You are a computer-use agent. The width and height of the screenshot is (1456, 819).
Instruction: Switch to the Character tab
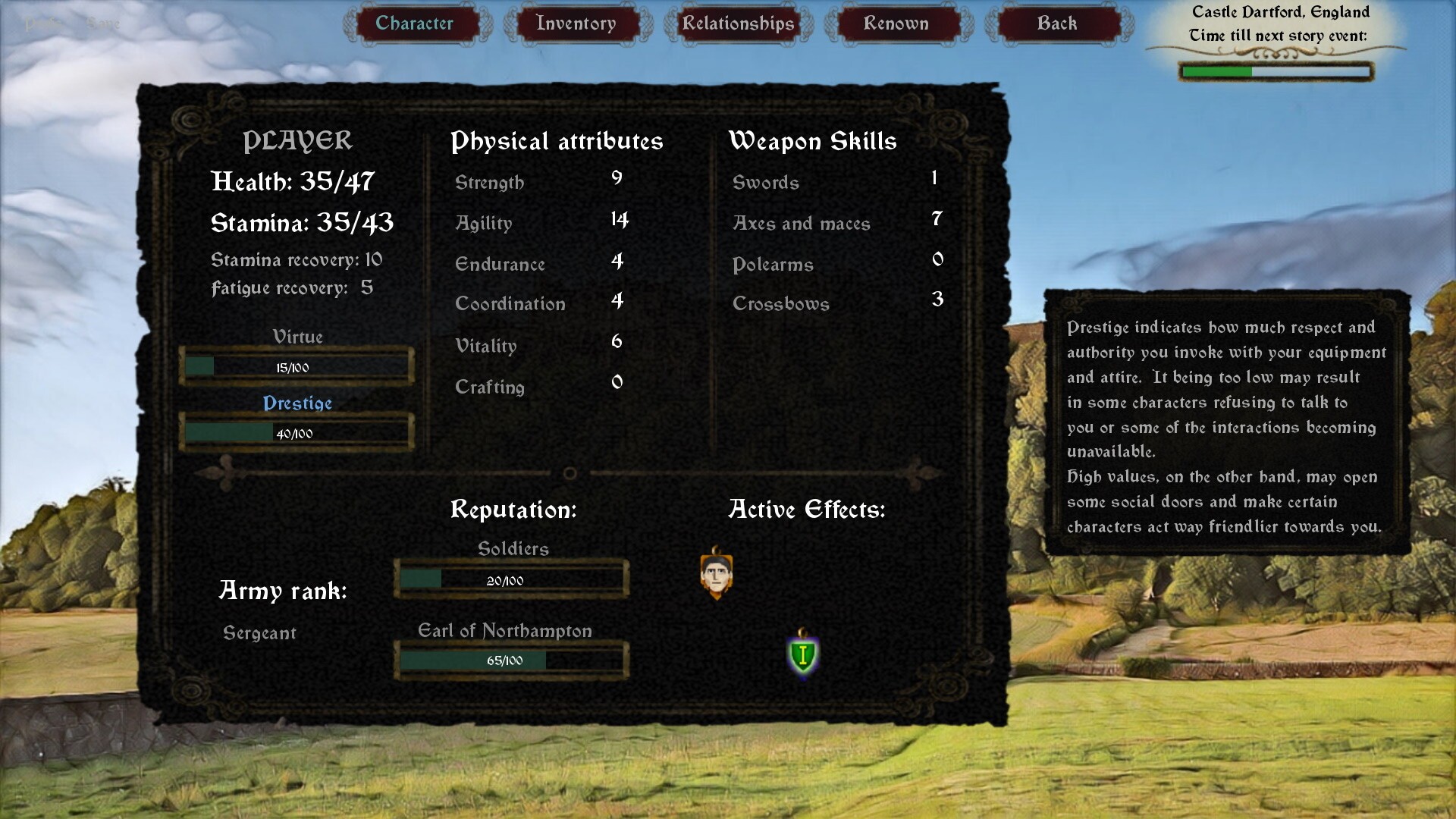416,24
